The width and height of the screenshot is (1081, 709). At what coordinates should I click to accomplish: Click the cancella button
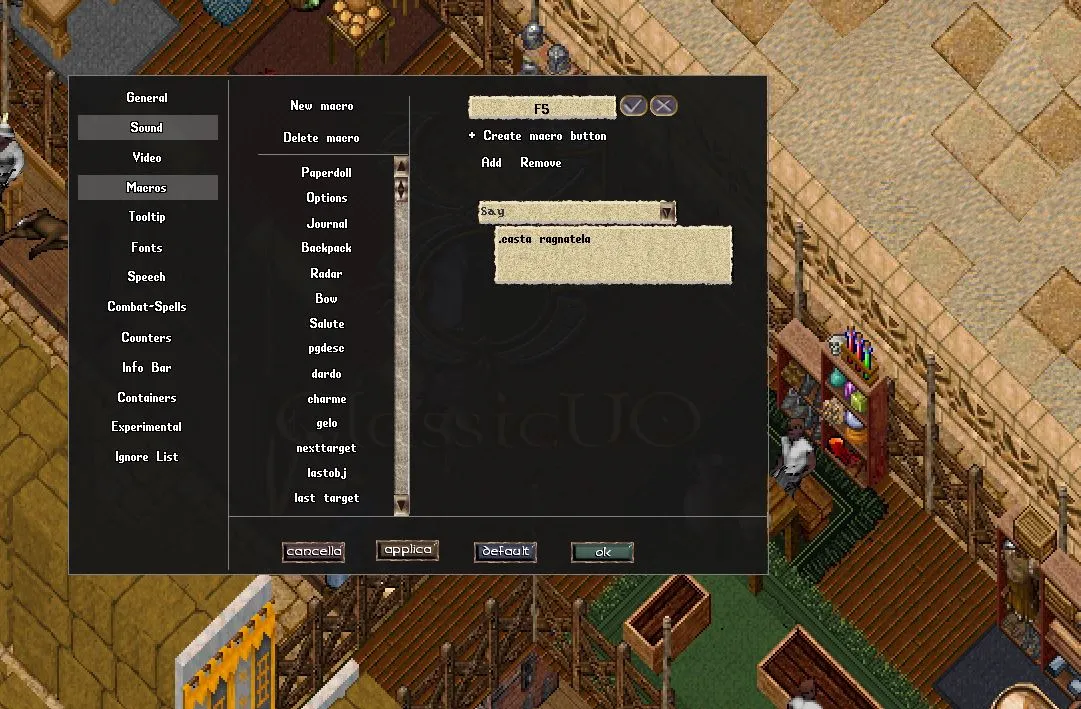pos(313,552)
